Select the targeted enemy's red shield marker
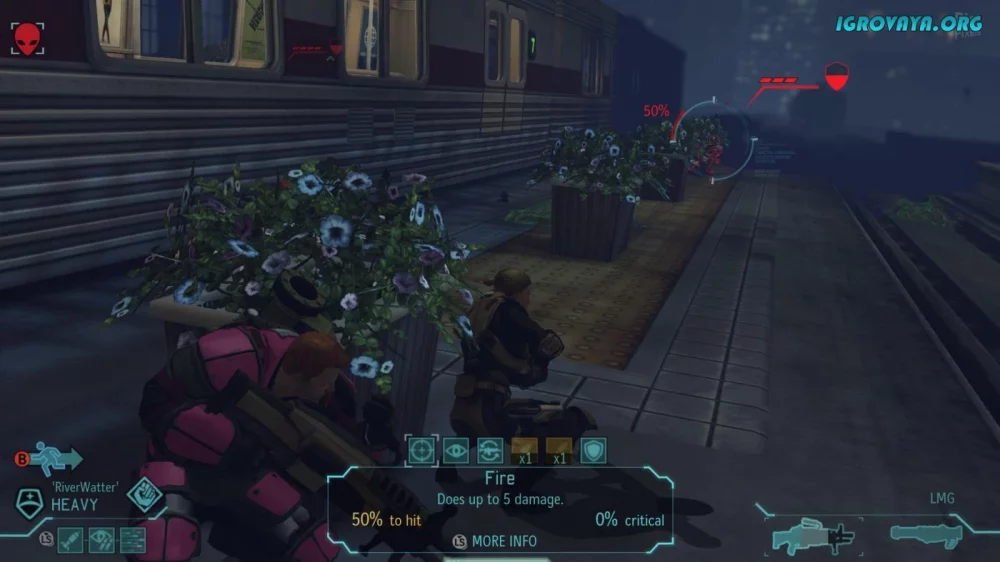 835,76
